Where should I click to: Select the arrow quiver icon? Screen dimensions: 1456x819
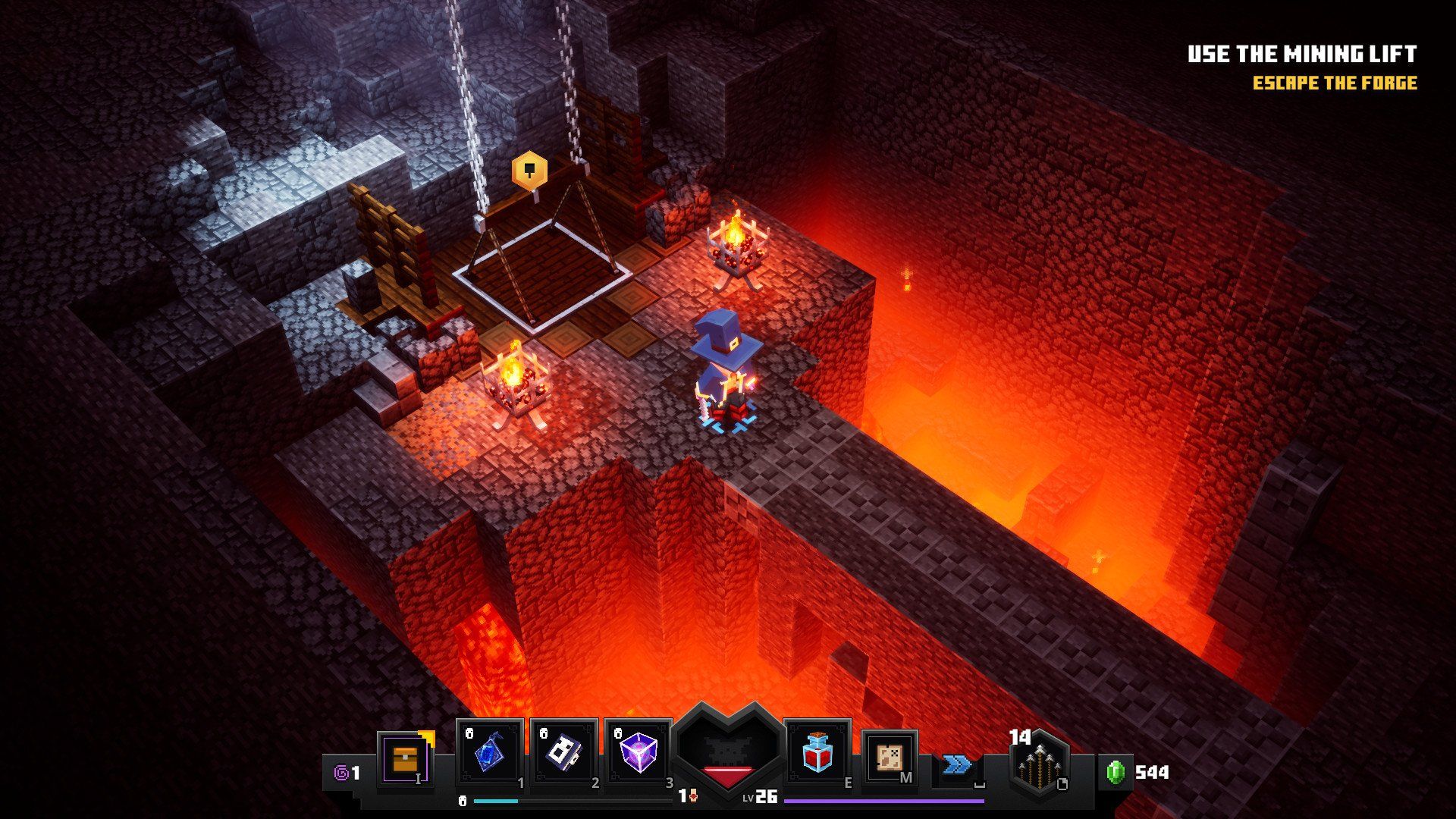1038,761
